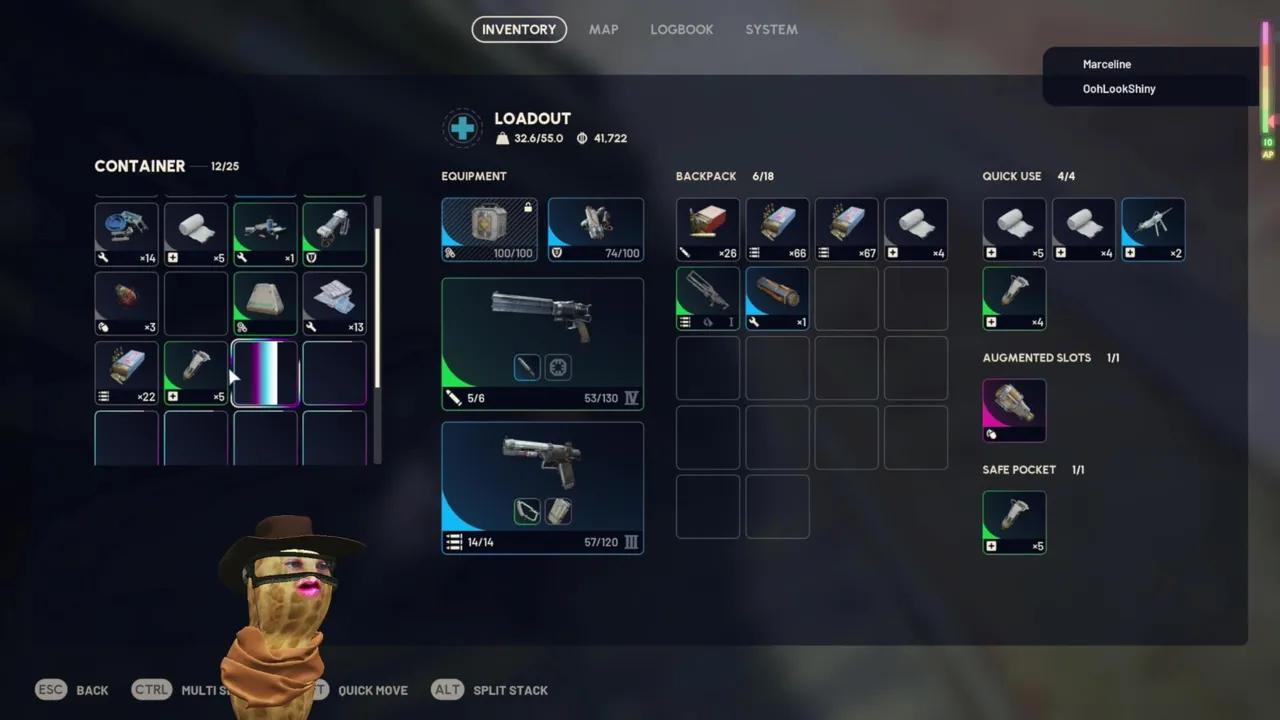Viewport: 1280px width, 720px height.
Task: Select the Safe Pocket item stack
Action: 1014,522
